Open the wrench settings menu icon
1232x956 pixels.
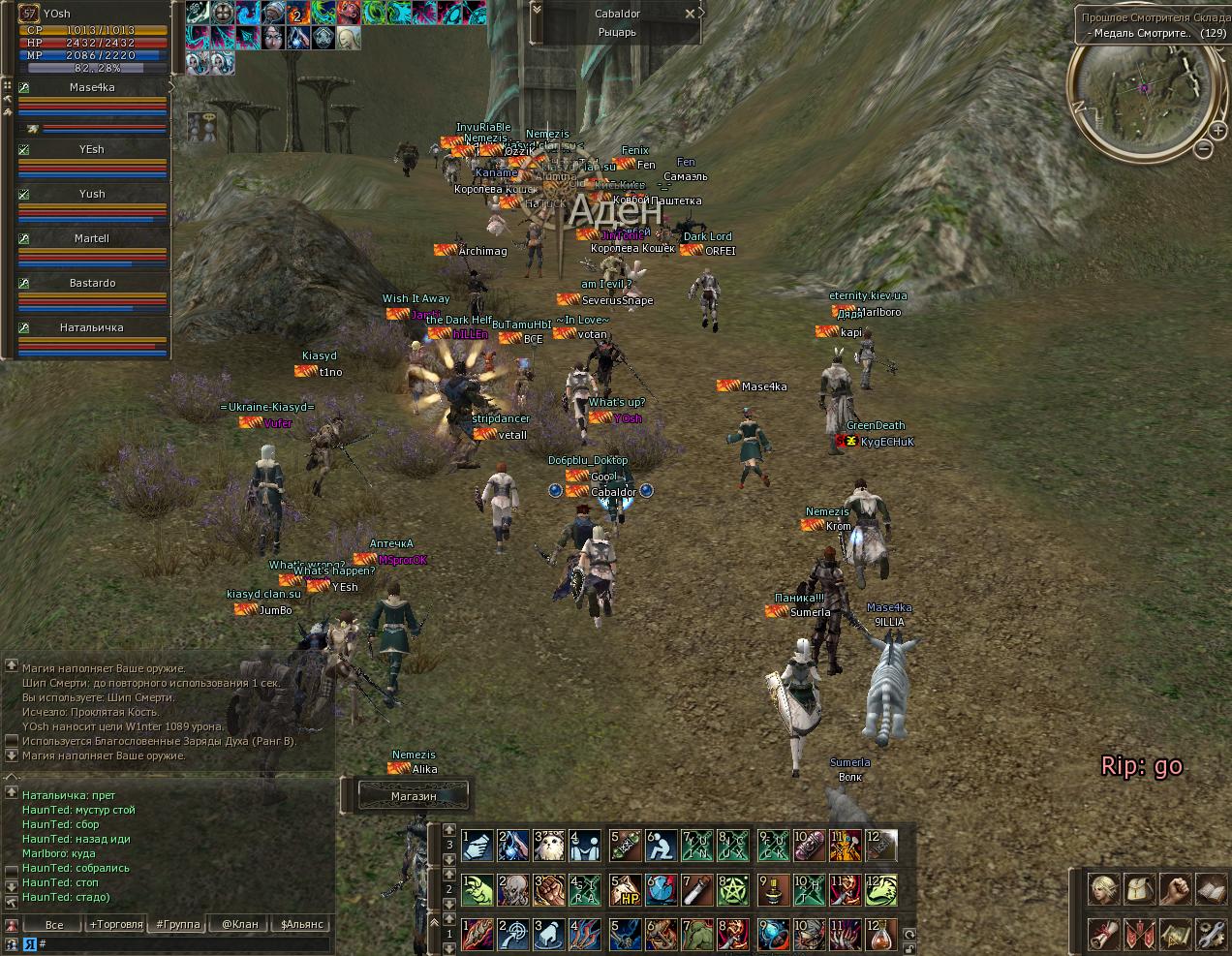pyautogui.click(x=1211, y=935)
